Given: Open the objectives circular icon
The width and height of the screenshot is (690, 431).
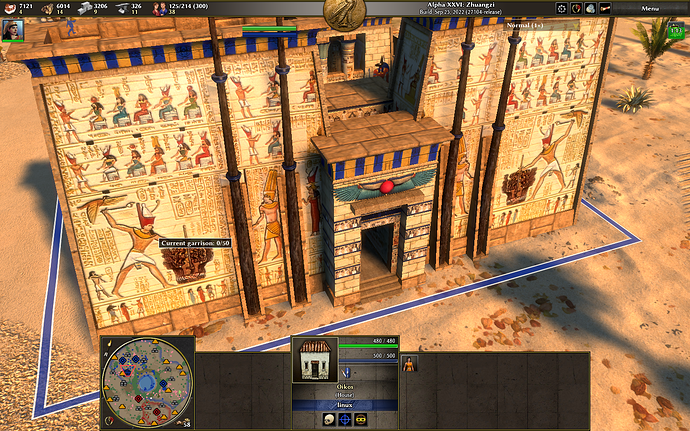Looking at the screenshot, I should [x=576, y=8].
